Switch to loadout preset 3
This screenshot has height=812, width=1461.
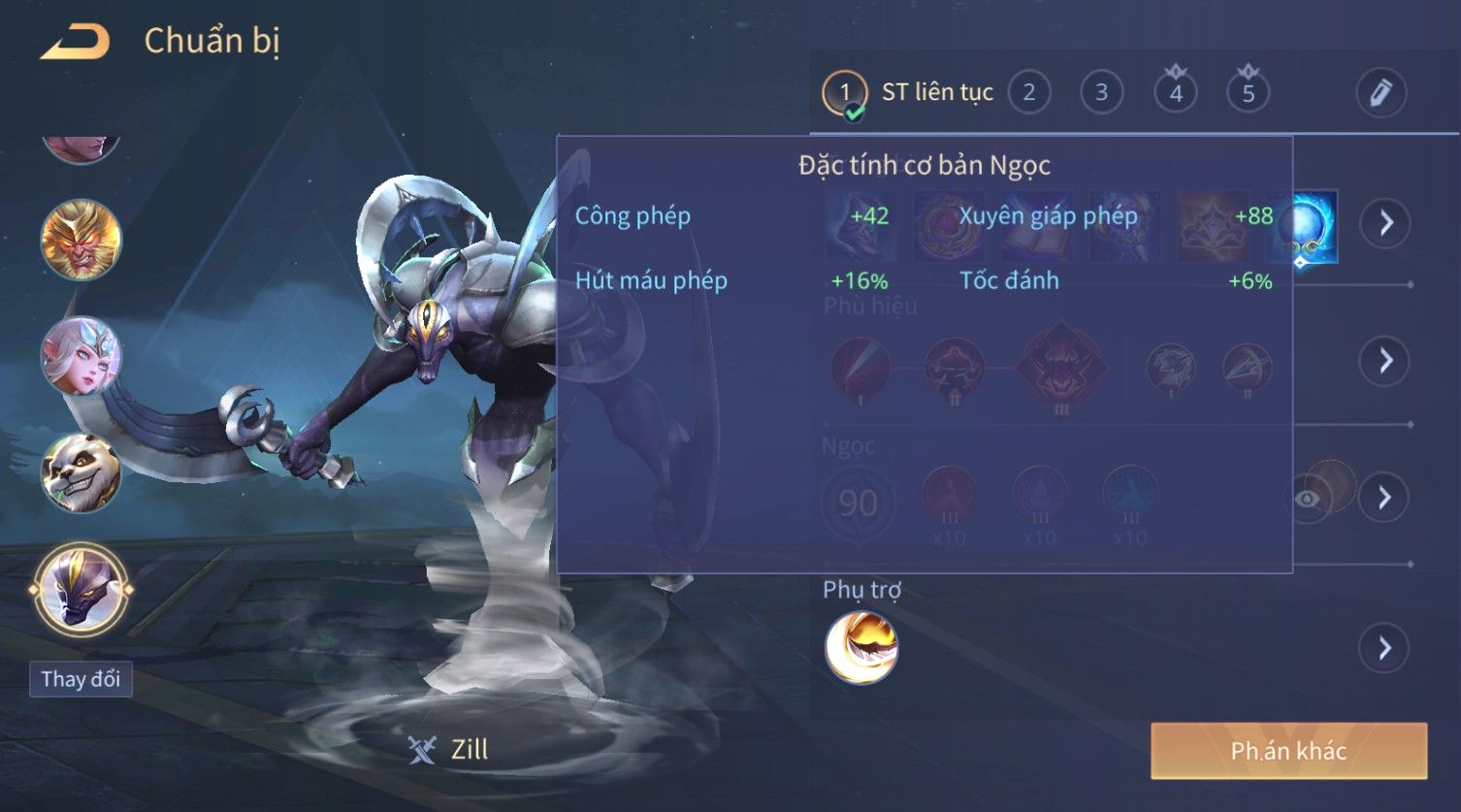(x=1101, y=93)
